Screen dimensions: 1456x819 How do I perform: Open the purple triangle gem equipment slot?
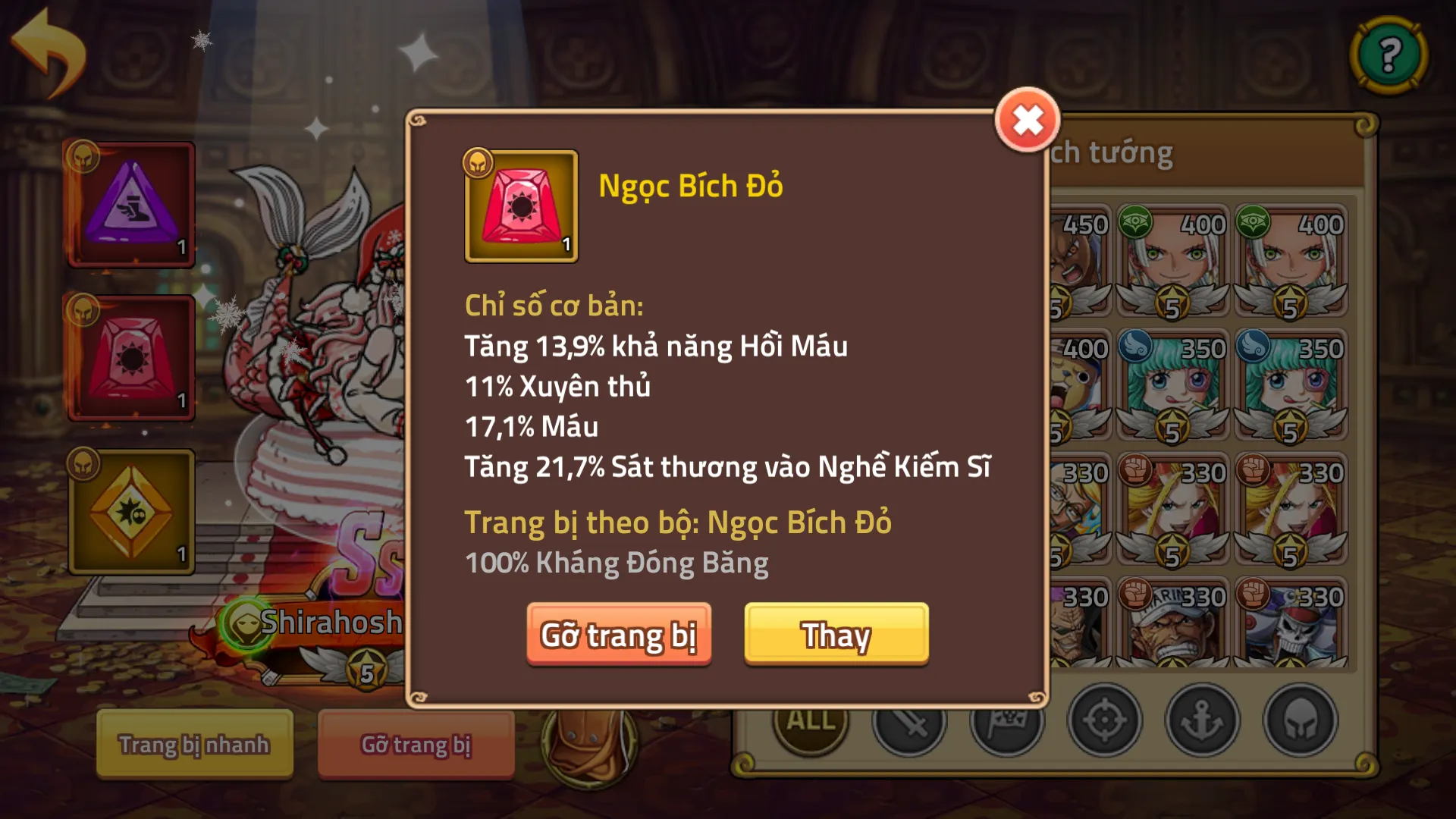[133, 205]
